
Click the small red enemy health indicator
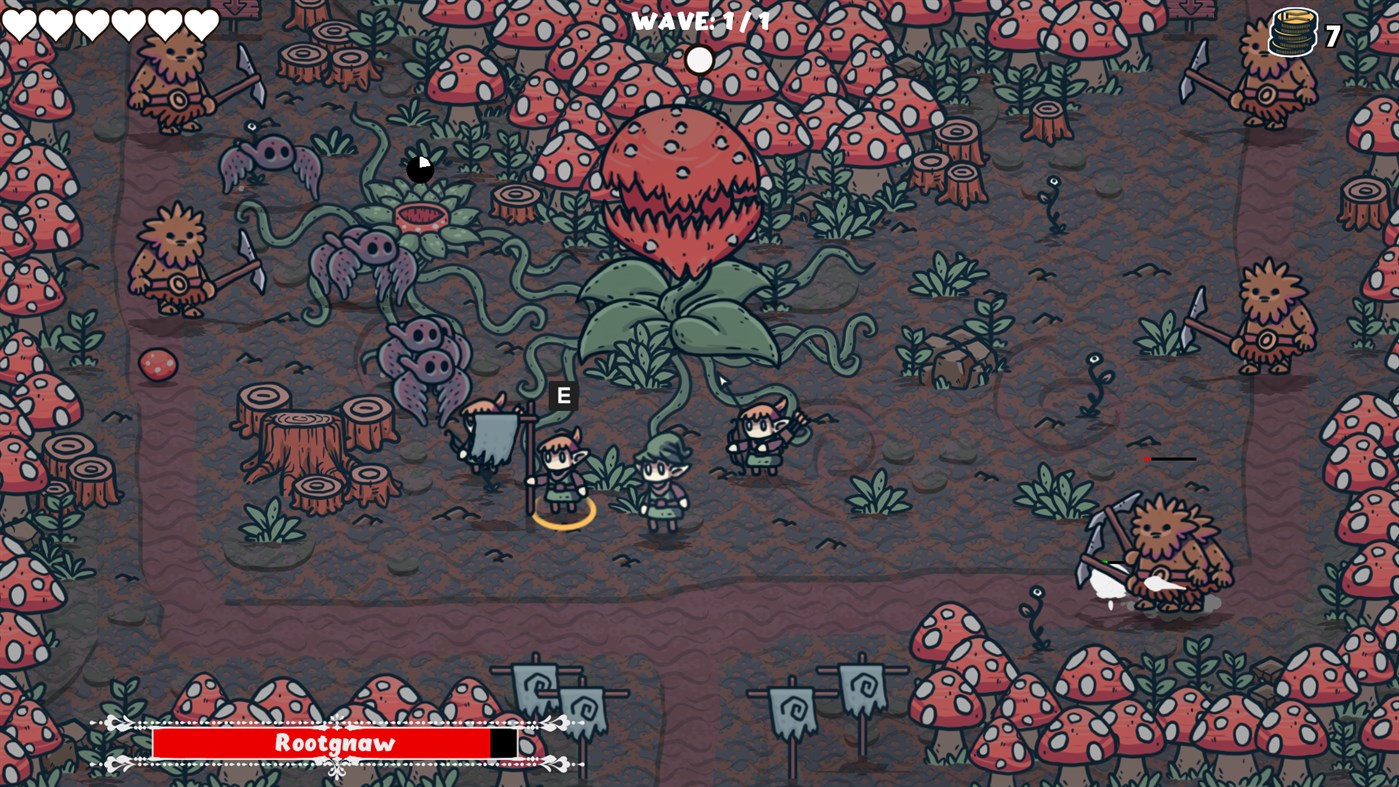[x=1148, y=459]
